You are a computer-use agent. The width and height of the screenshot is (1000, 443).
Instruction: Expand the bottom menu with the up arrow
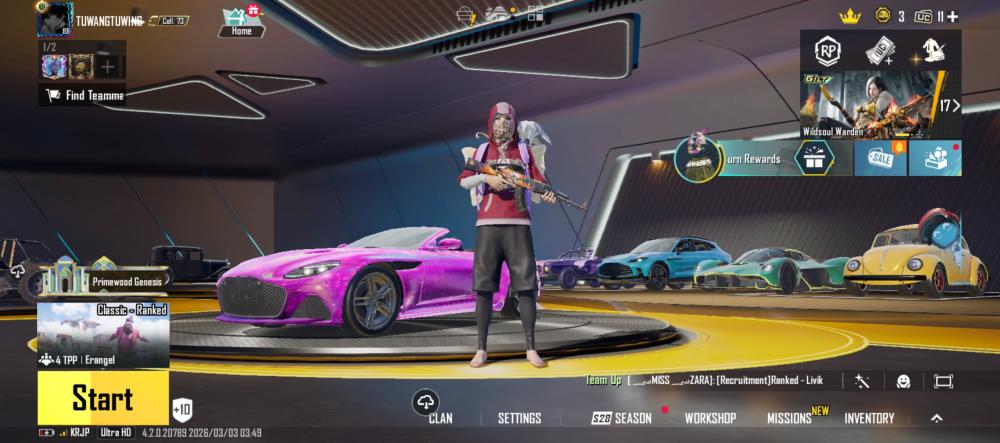coord(937,418)
